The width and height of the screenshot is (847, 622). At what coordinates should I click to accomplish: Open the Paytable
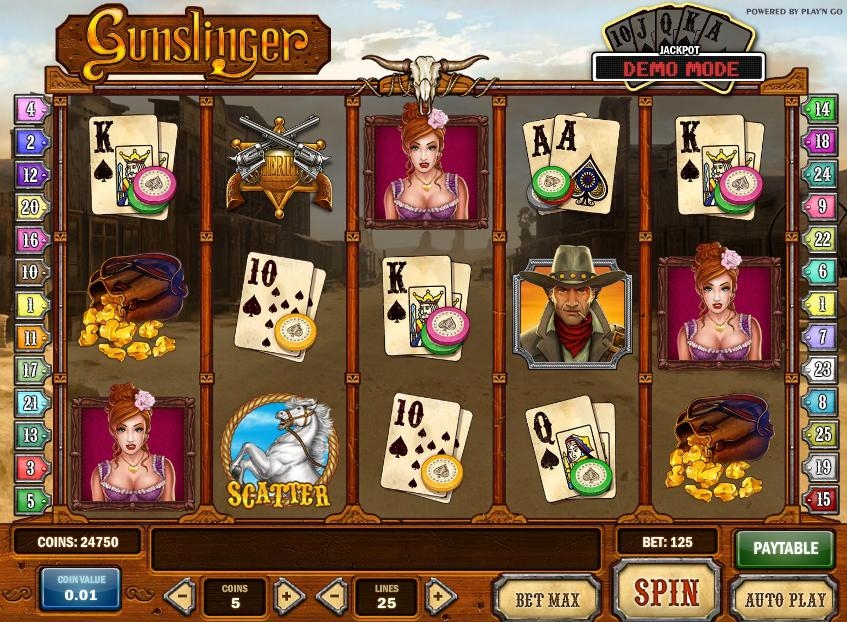[x=785, y=548]
